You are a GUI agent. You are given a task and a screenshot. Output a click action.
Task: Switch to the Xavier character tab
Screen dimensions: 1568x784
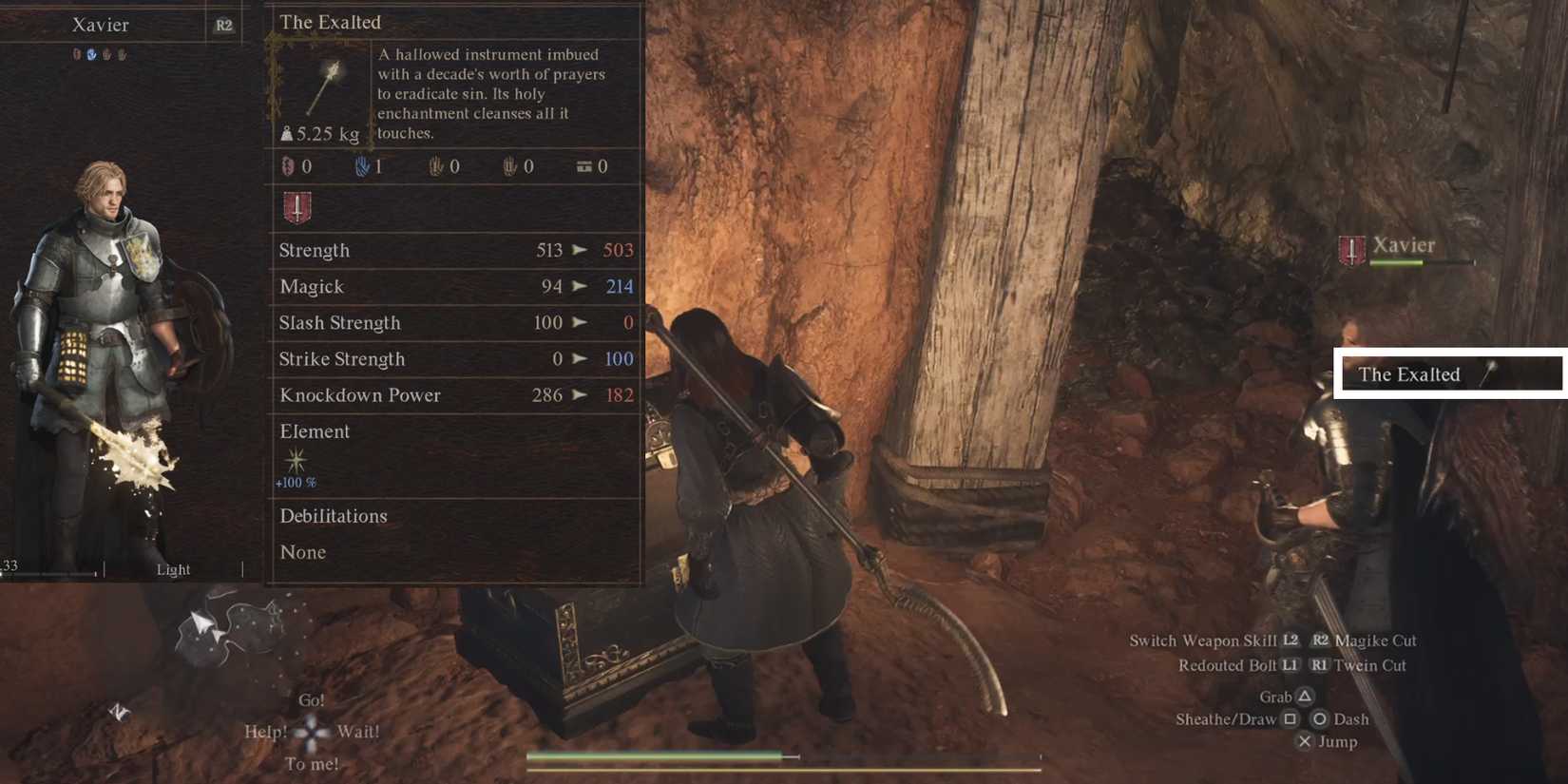pos(100,25)
